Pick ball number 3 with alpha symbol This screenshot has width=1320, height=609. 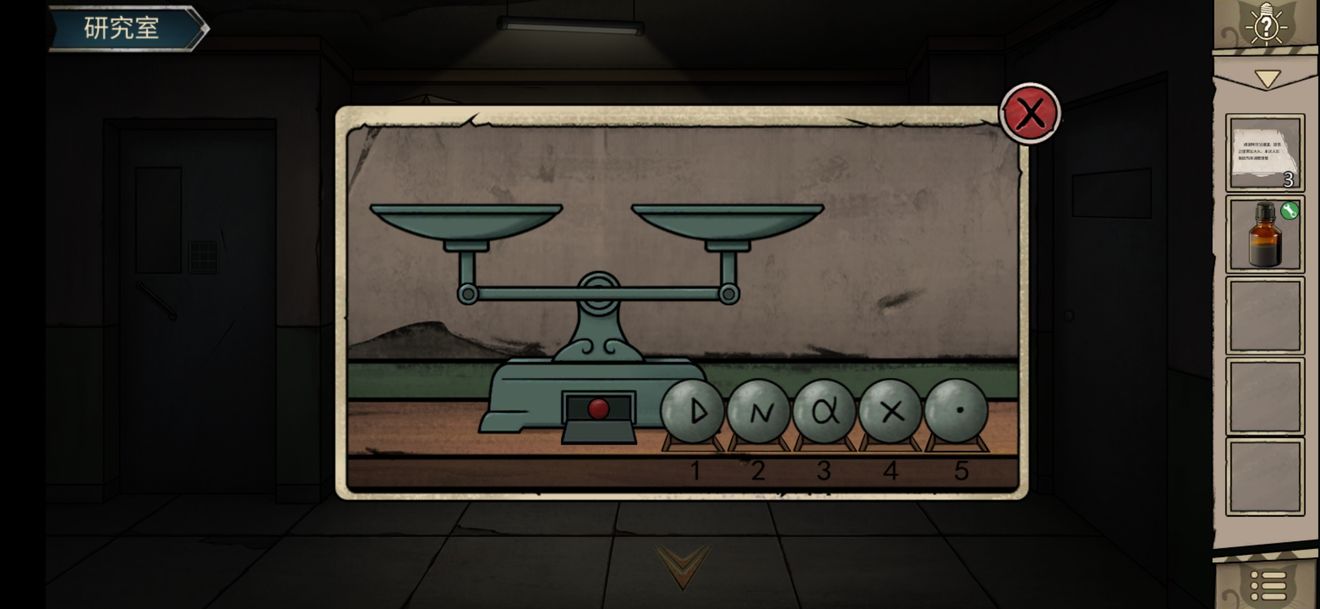tap(824, 411)
